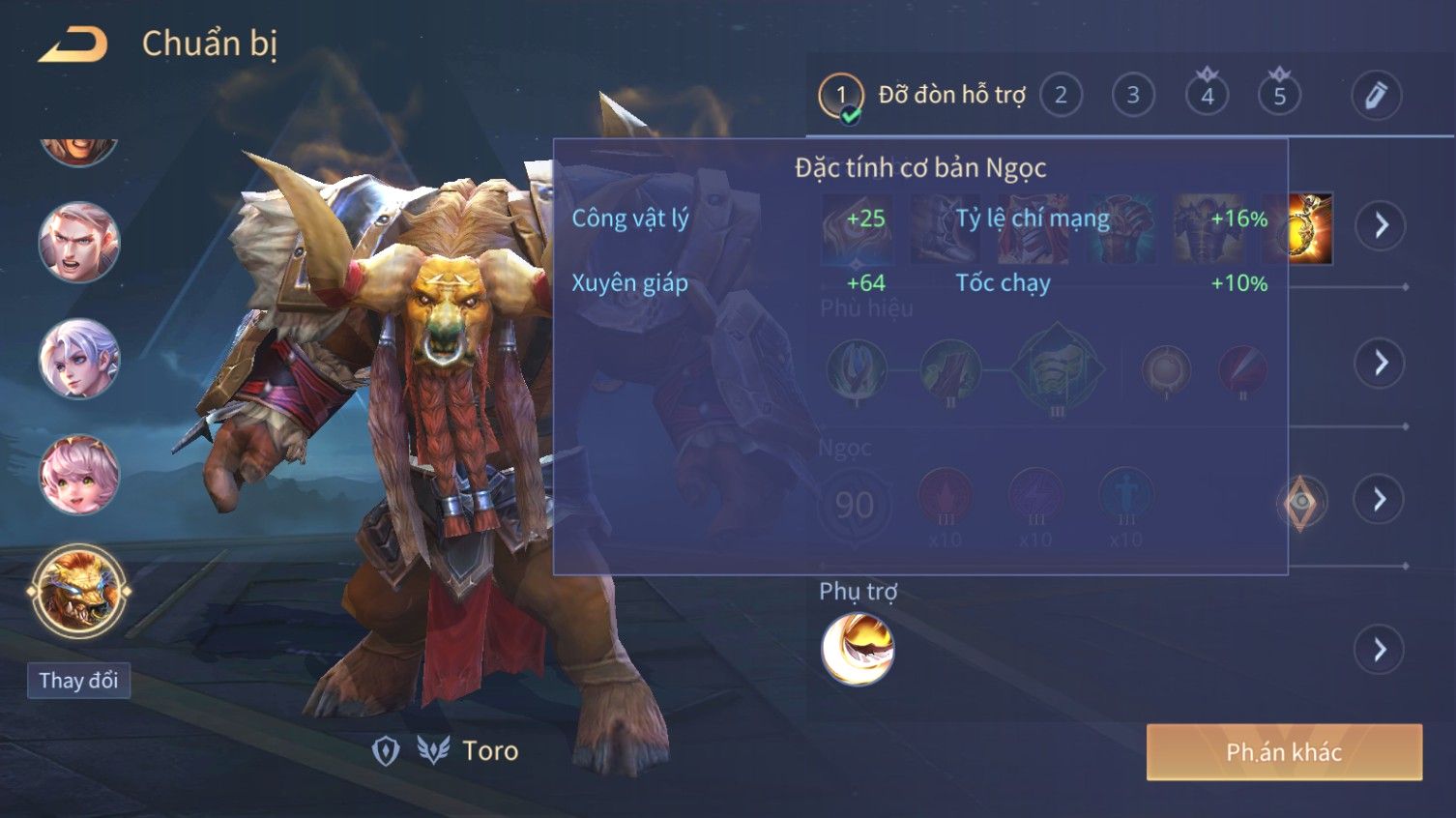
Task: Go back using the return arrow
Action: (x=73, y=44)
